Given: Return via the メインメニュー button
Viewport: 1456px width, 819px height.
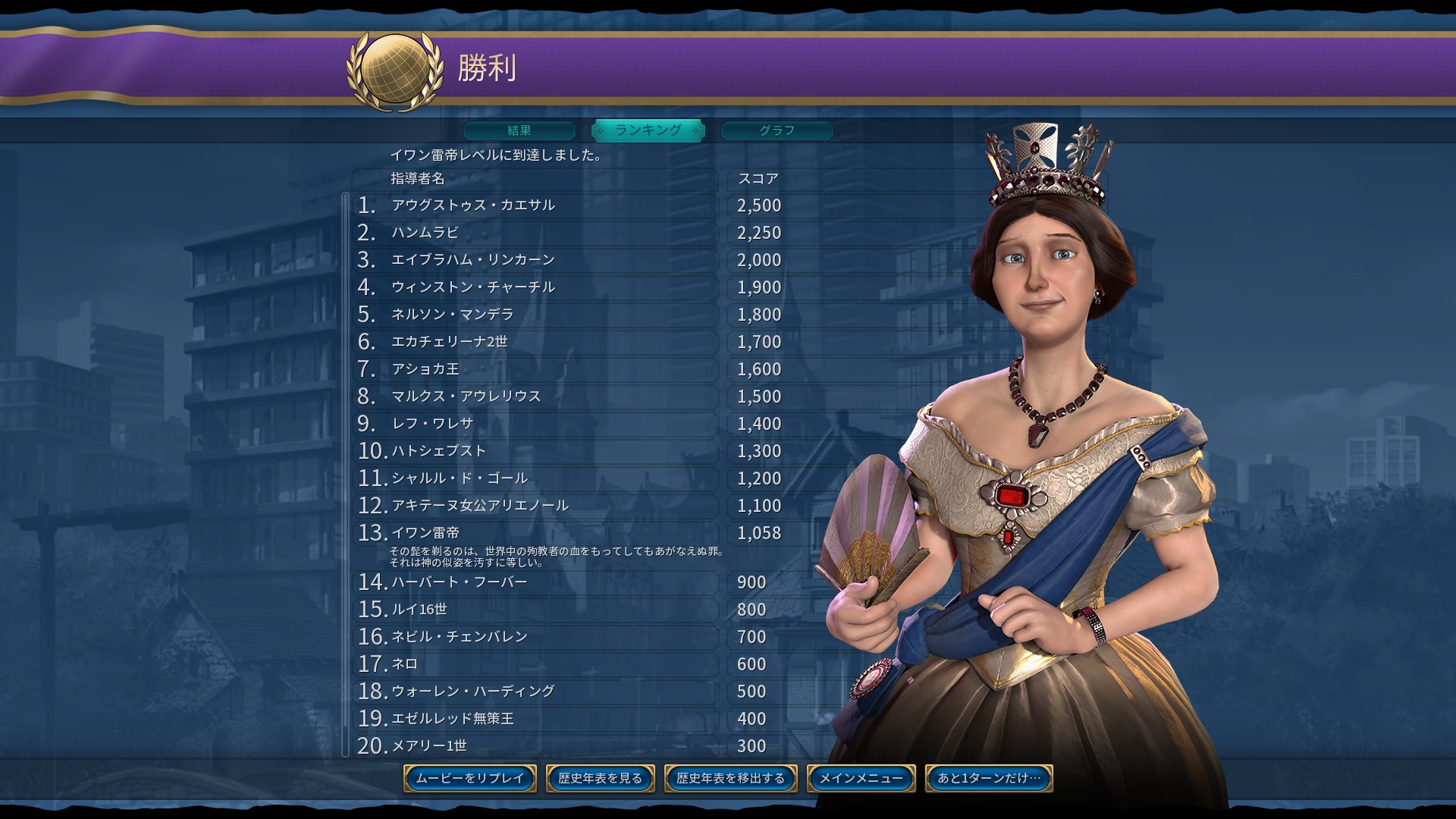Looking at the screenshot, I should pyautogui.click(x=861, y=778).
